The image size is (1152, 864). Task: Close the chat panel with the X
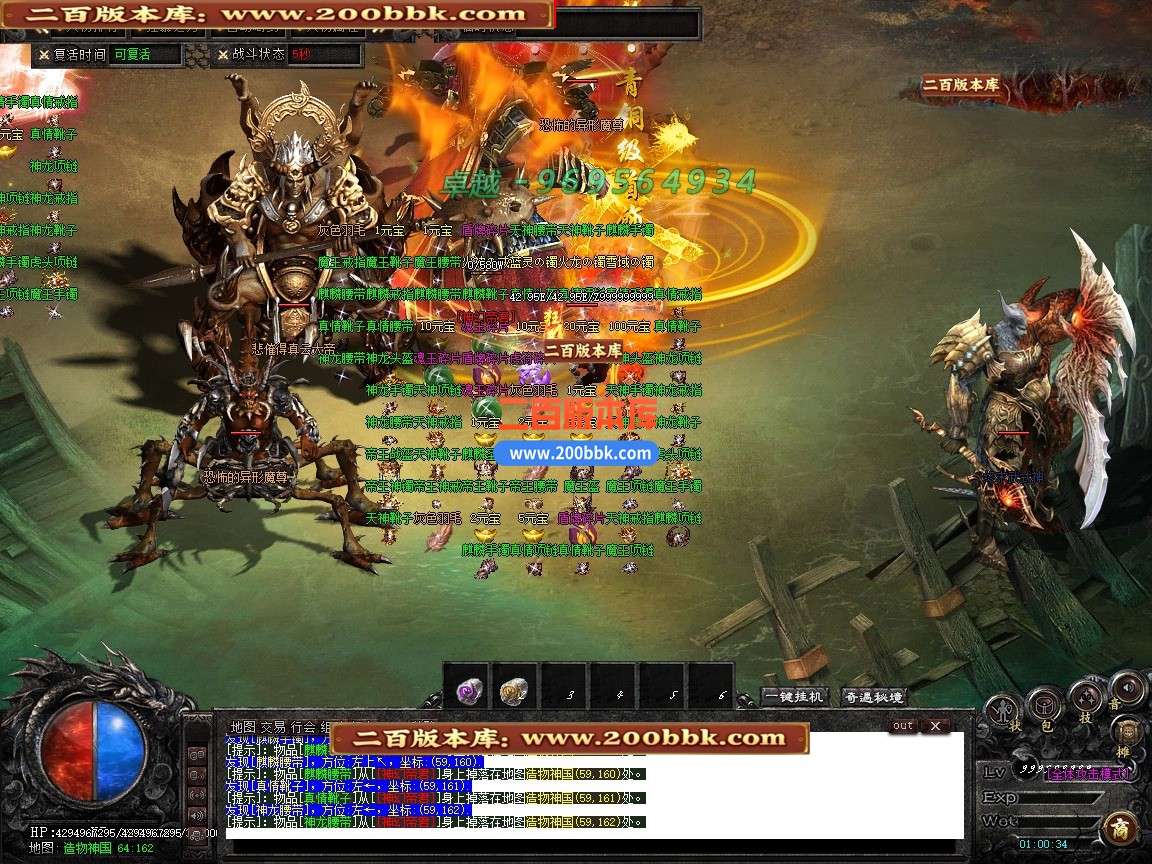pyautogui.click(x=935, y=726)
